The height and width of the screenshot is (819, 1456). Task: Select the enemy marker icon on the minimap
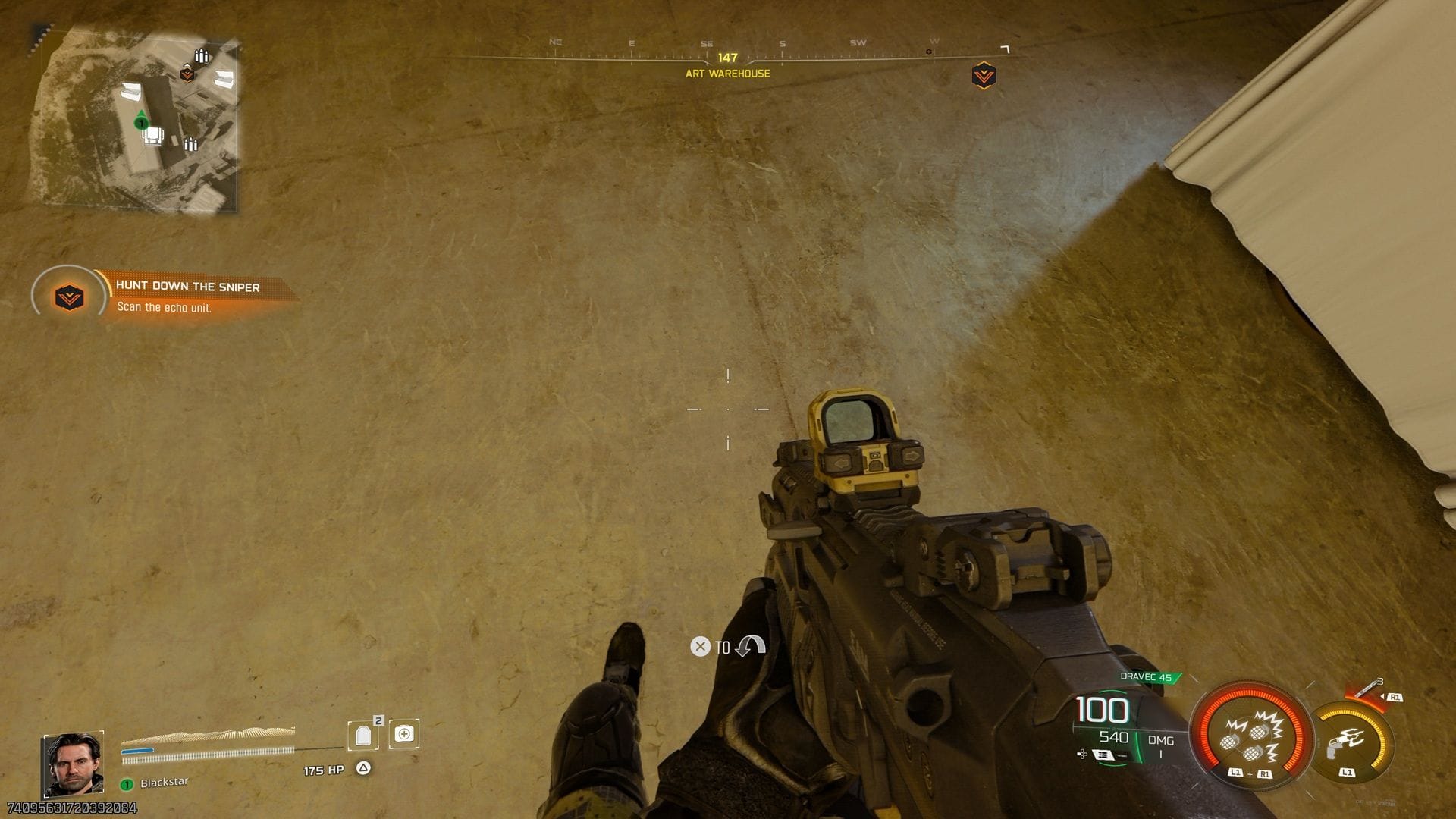coord(187,75)
